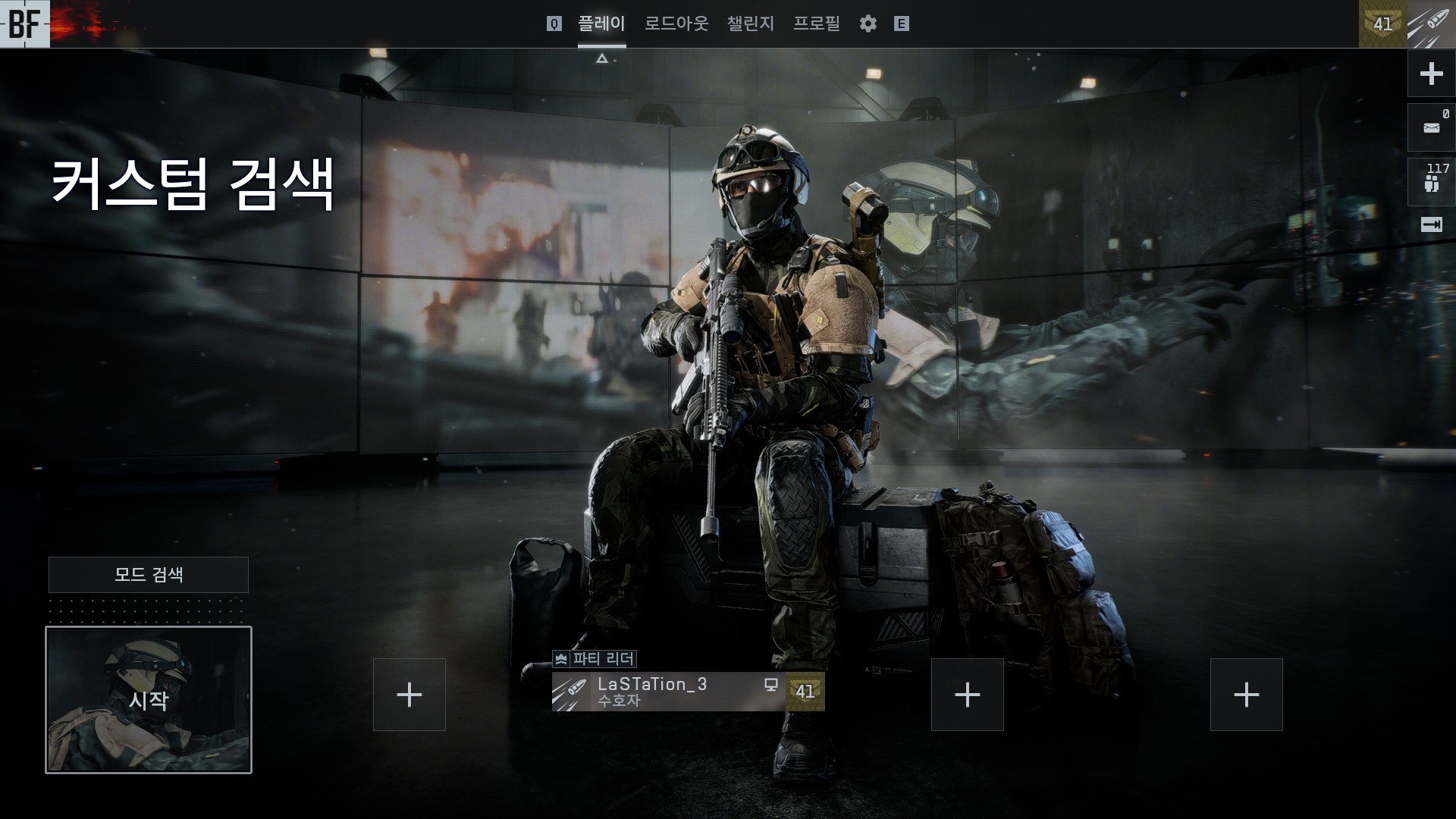Click the BF logo in the corner
This screenshot has width=1456, height=819.
24,24
